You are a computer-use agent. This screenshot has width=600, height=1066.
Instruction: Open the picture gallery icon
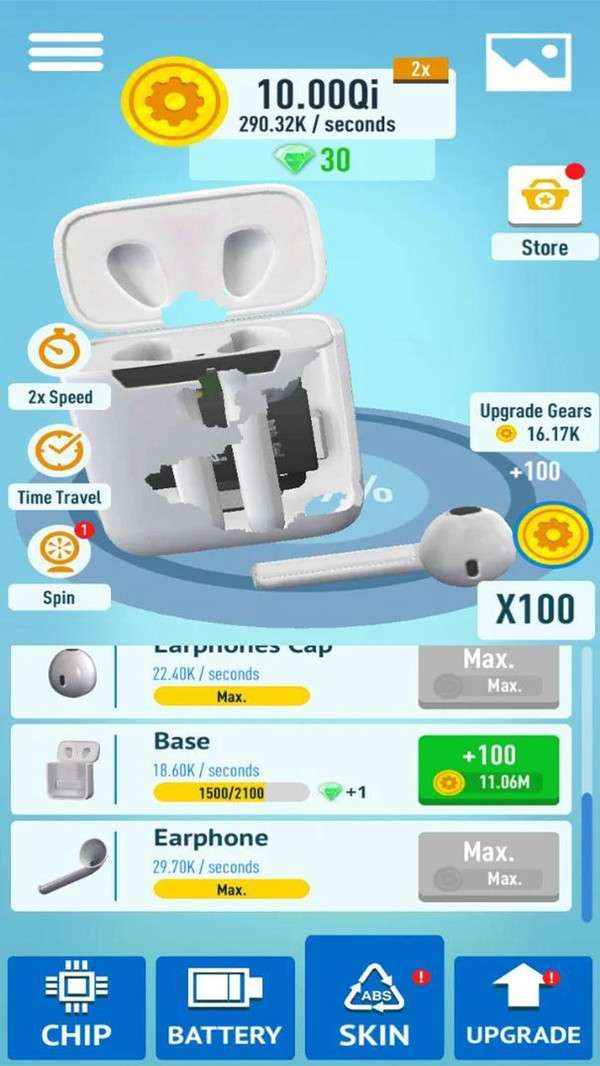tap(528, 62)
